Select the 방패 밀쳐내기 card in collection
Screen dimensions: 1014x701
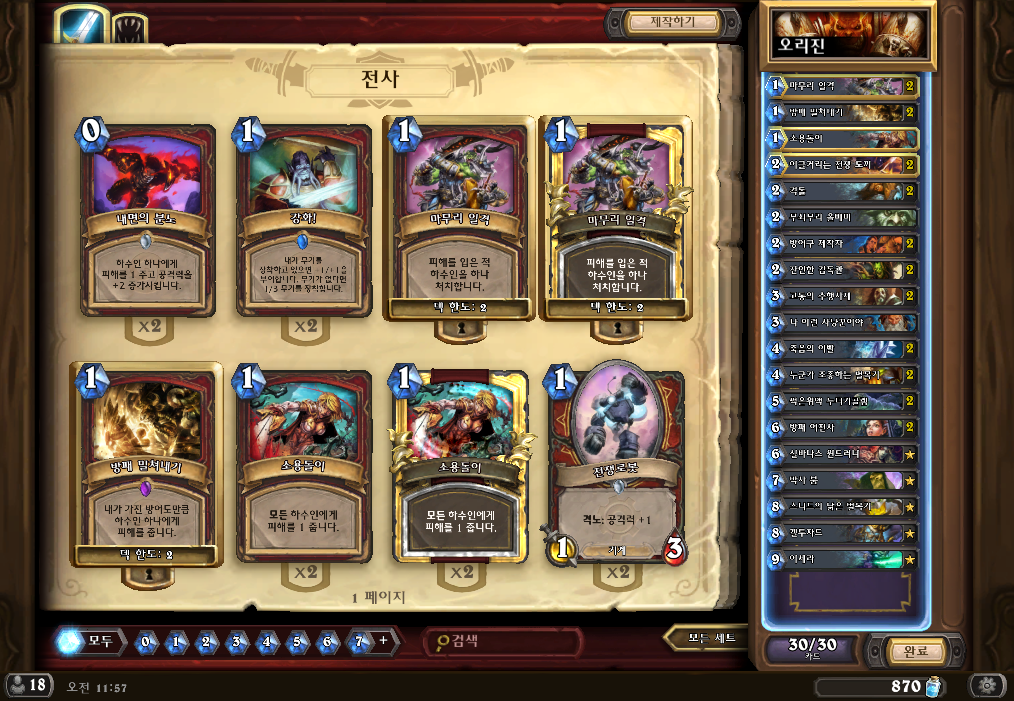[147, 467]
